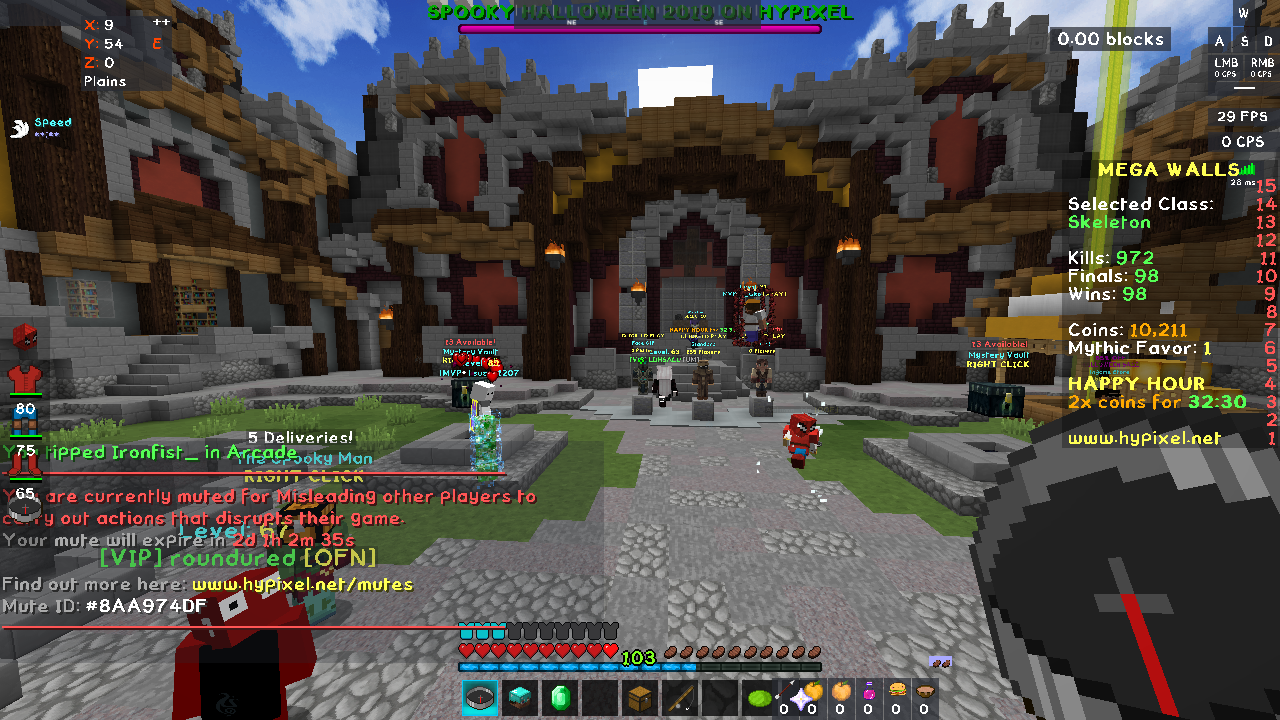Click the [VIP] roundured name in chat
Image resolution: width=1280 pixels, height=720 pixels.
tap(235, 559)
